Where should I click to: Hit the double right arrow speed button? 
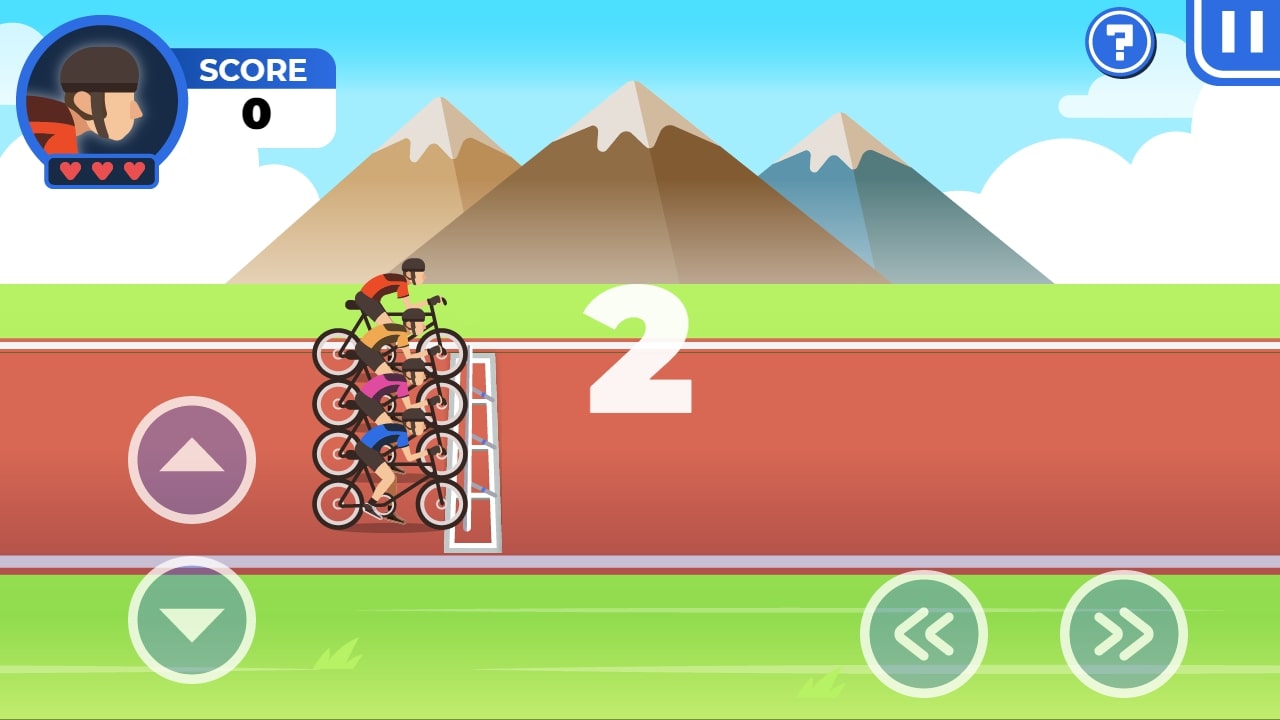pos(1124,634)
